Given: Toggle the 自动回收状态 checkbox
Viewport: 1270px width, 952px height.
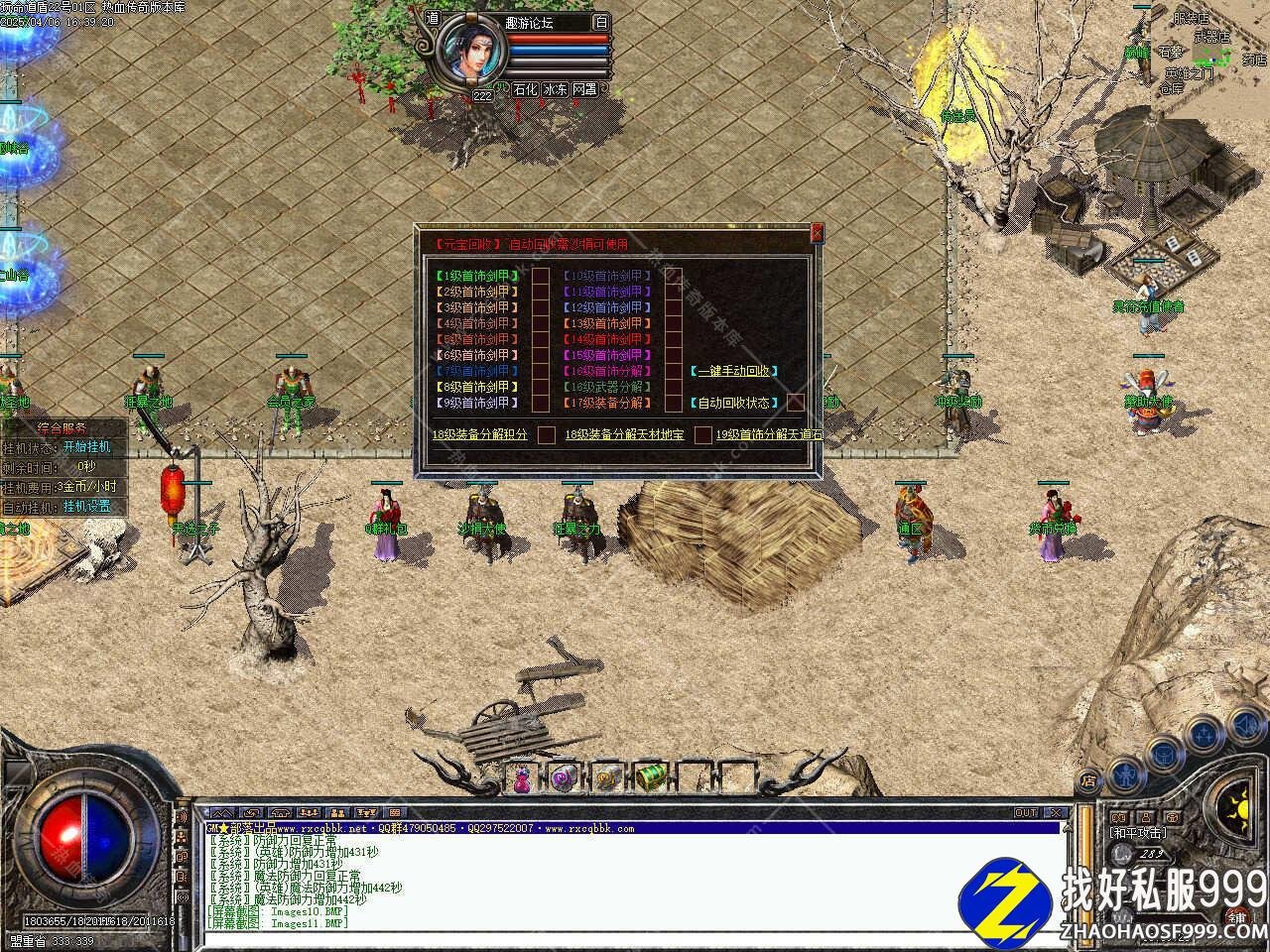Looking at the screenshot, I should click(x=796, y=403).
